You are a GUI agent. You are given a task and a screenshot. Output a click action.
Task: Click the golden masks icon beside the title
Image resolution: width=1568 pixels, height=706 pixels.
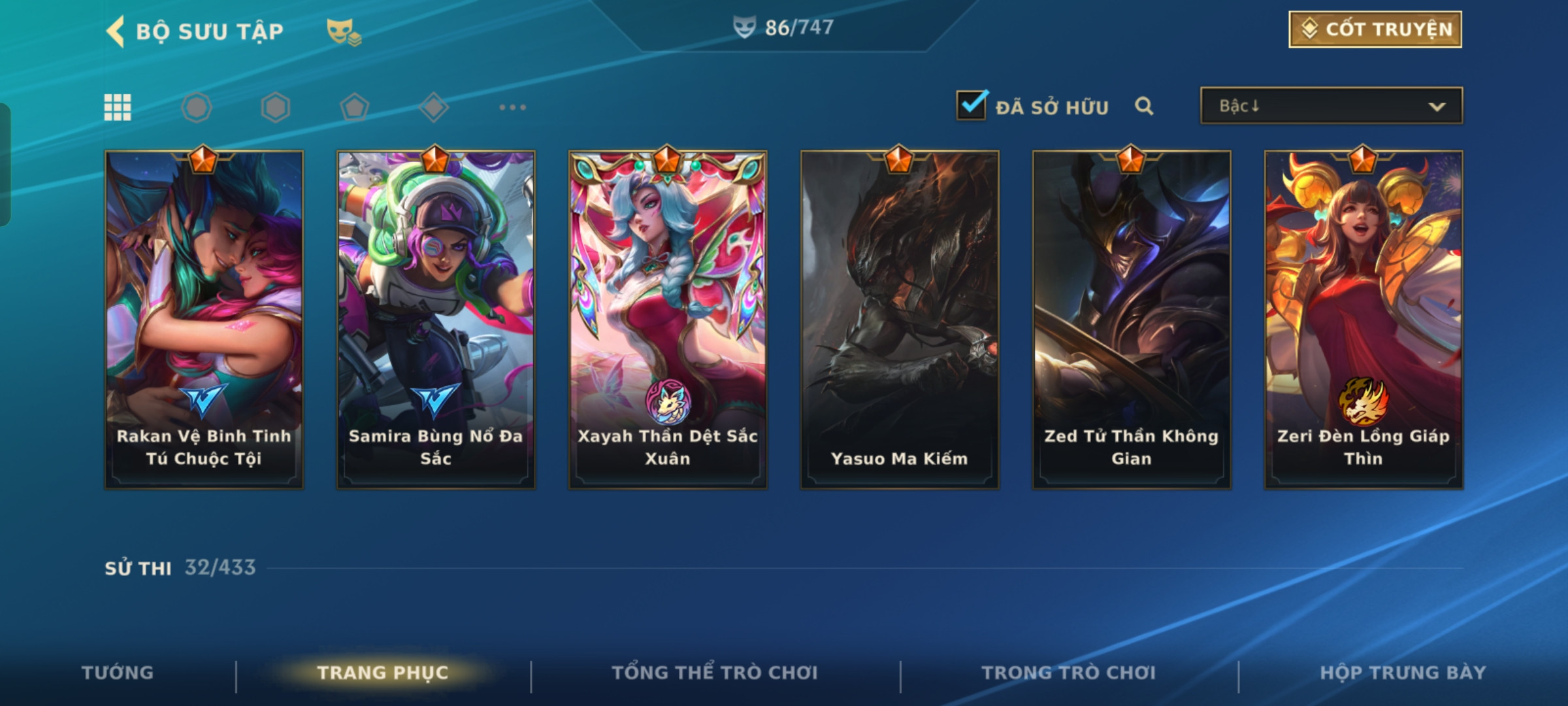point(344,31)
